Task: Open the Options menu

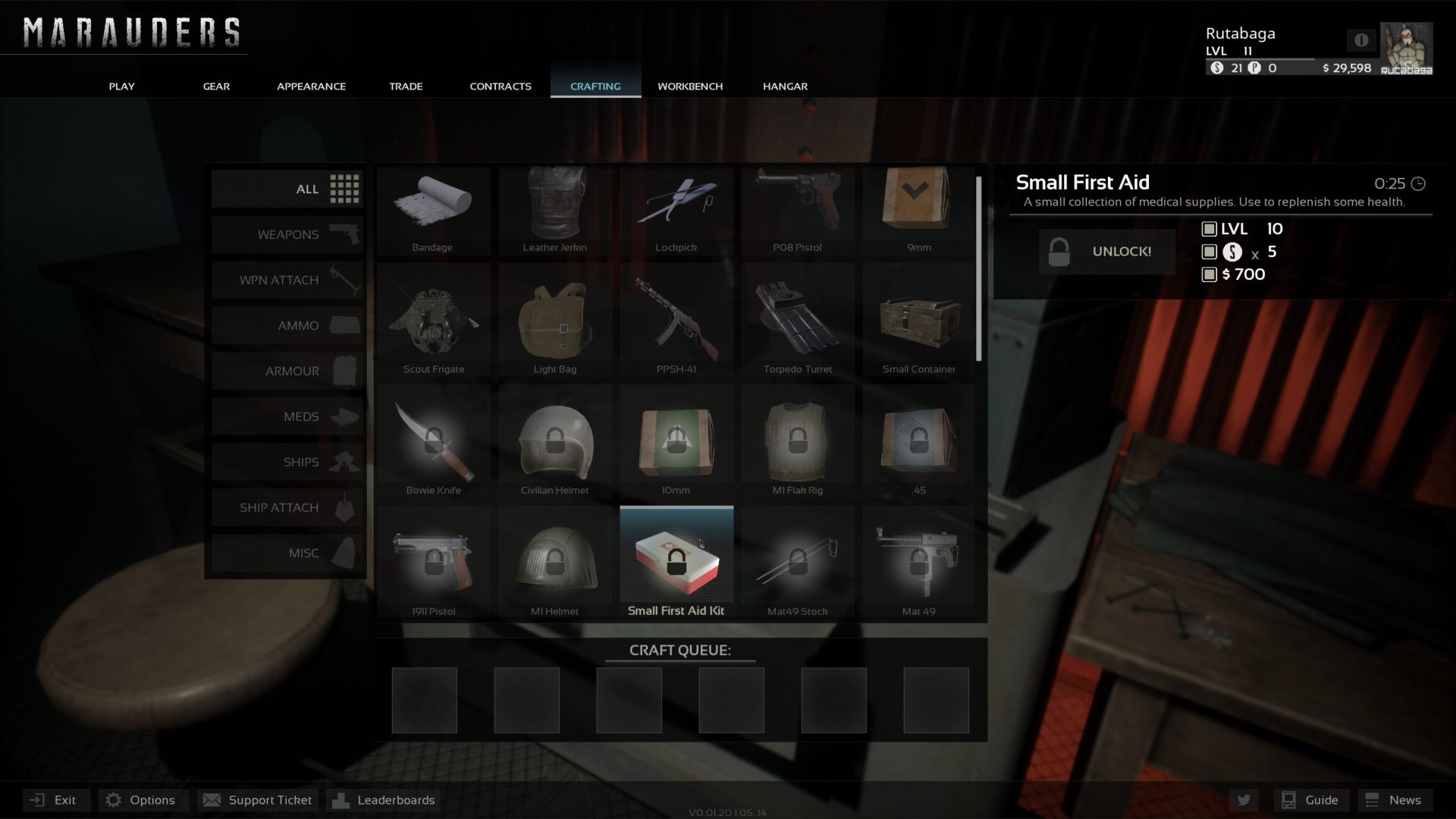Action: [142, 800]
